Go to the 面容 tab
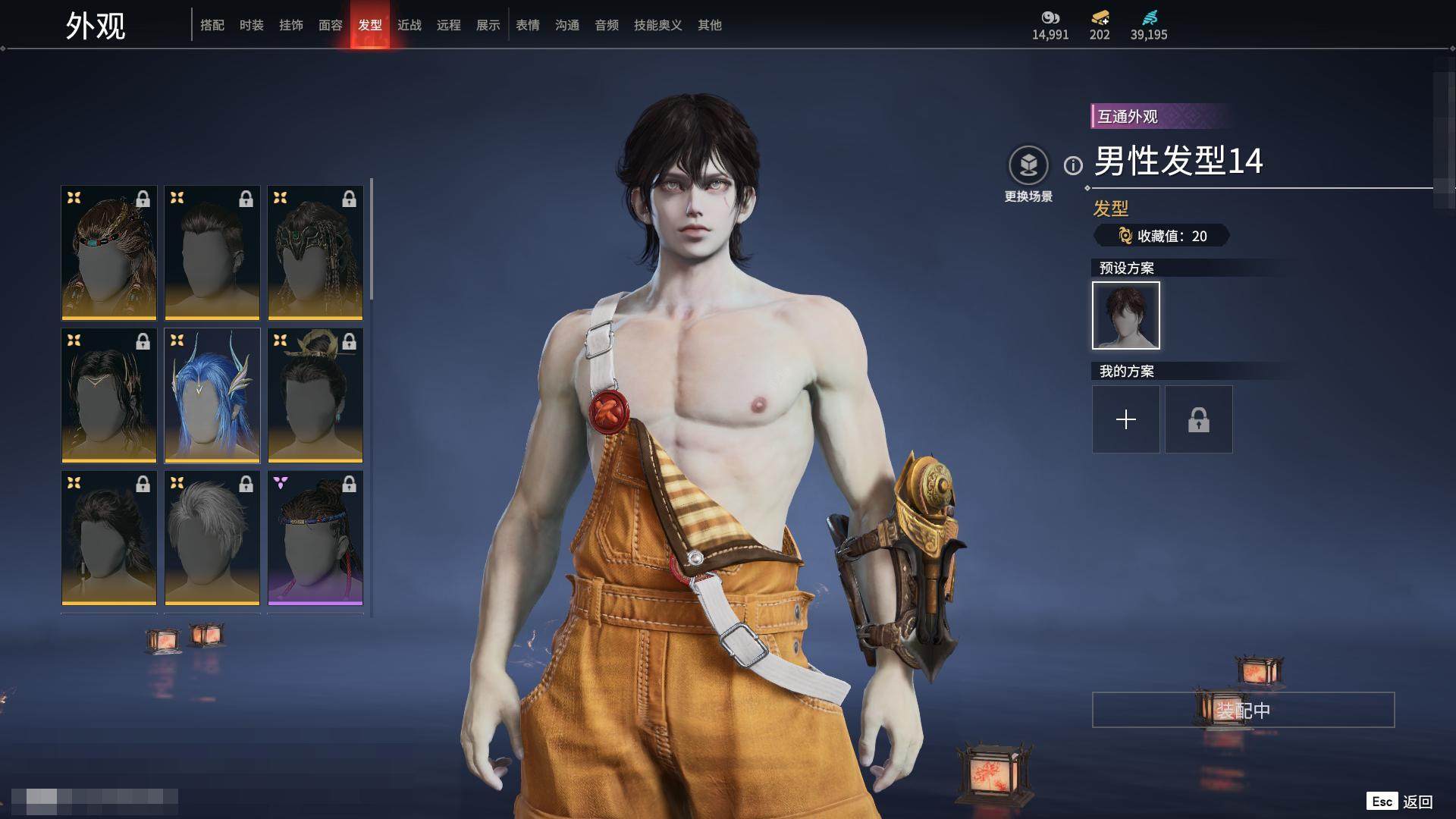Viewport: 1456px width, 819px height. click(x=331, y=25)
